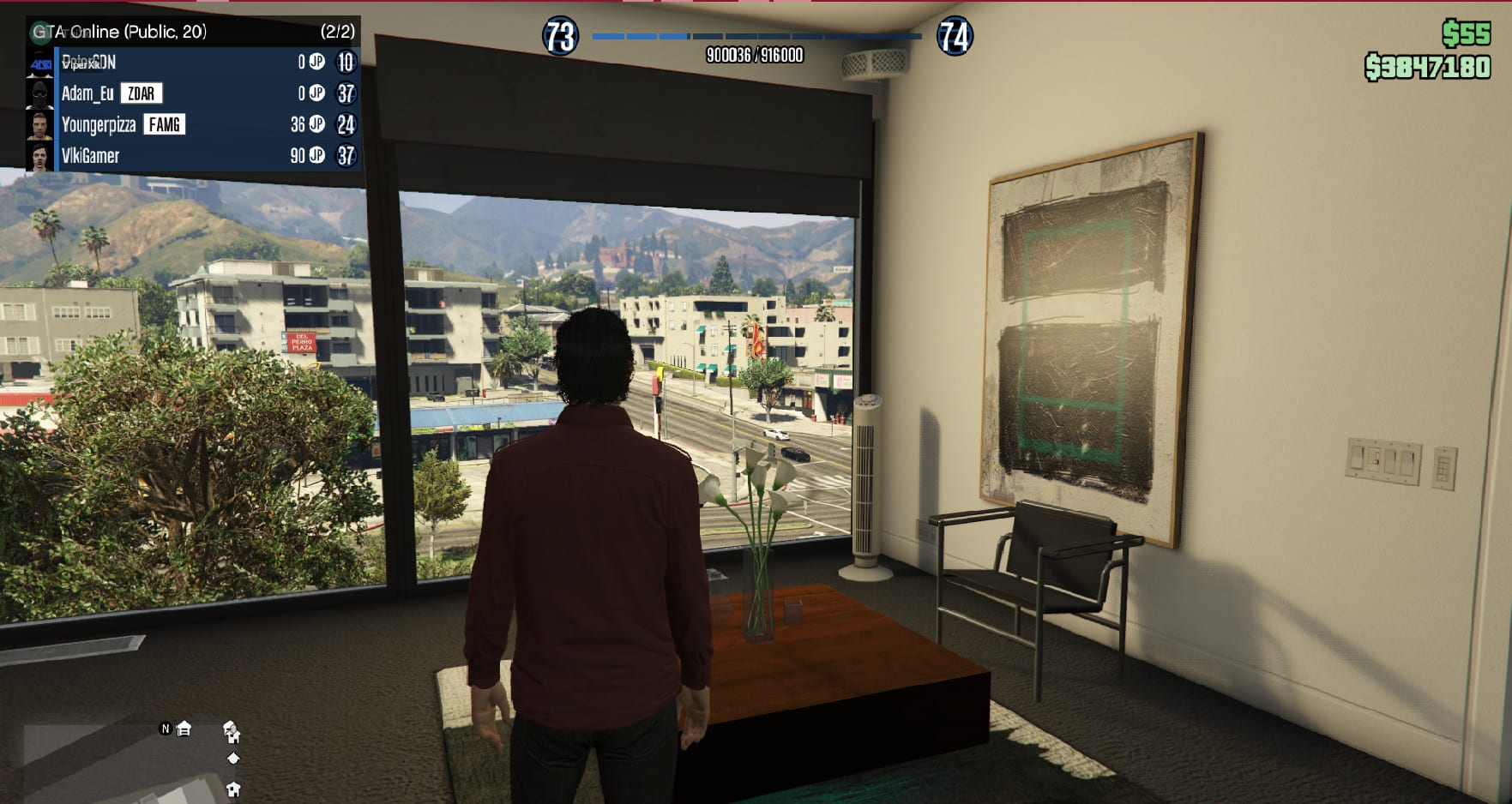1512x804 pixels.
Task: Select the bottom house blip on the minimap
Action: 232,789
